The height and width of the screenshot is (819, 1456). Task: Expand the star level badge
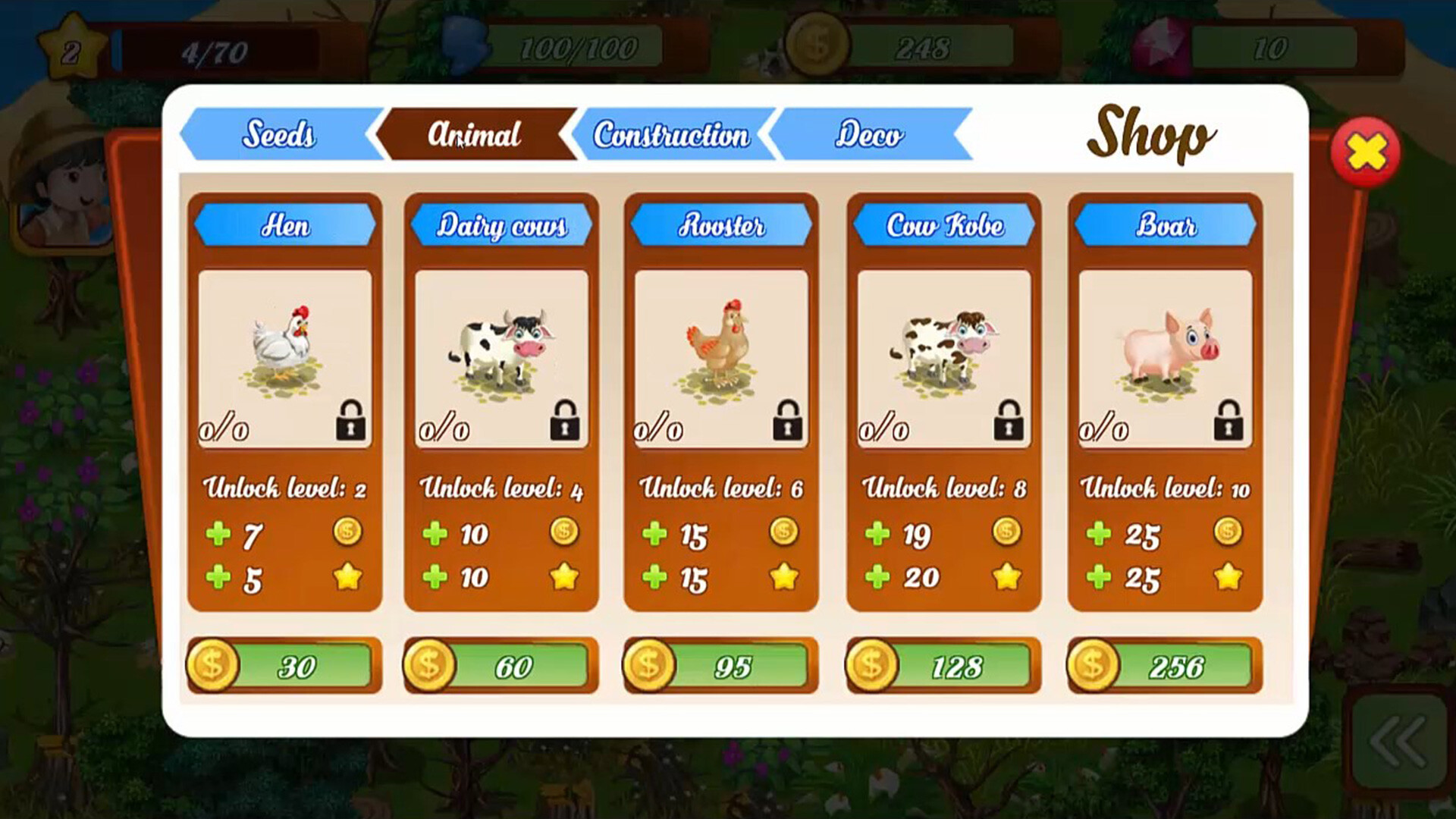[x=72, y=47]
